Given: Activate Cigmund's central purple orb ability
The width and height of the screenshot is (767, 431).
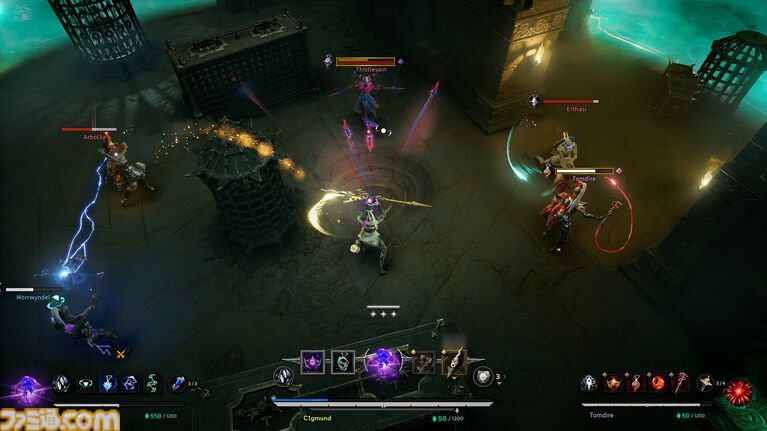Looking at the screenshot, I should (382, 365).
